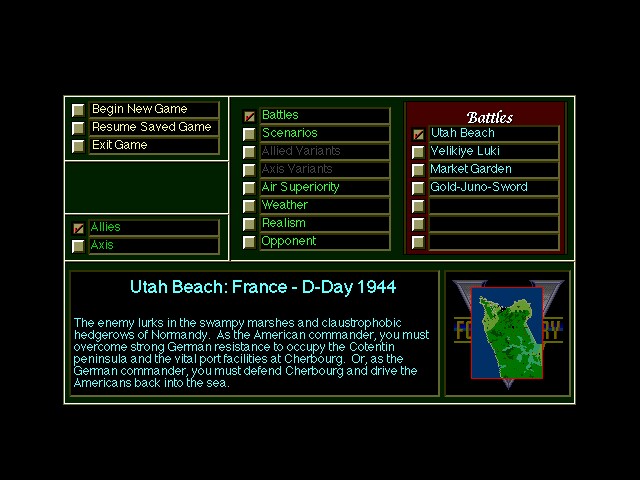Open the Opponent settings
The image size is (640, 480).
click(x=323, y=241)
